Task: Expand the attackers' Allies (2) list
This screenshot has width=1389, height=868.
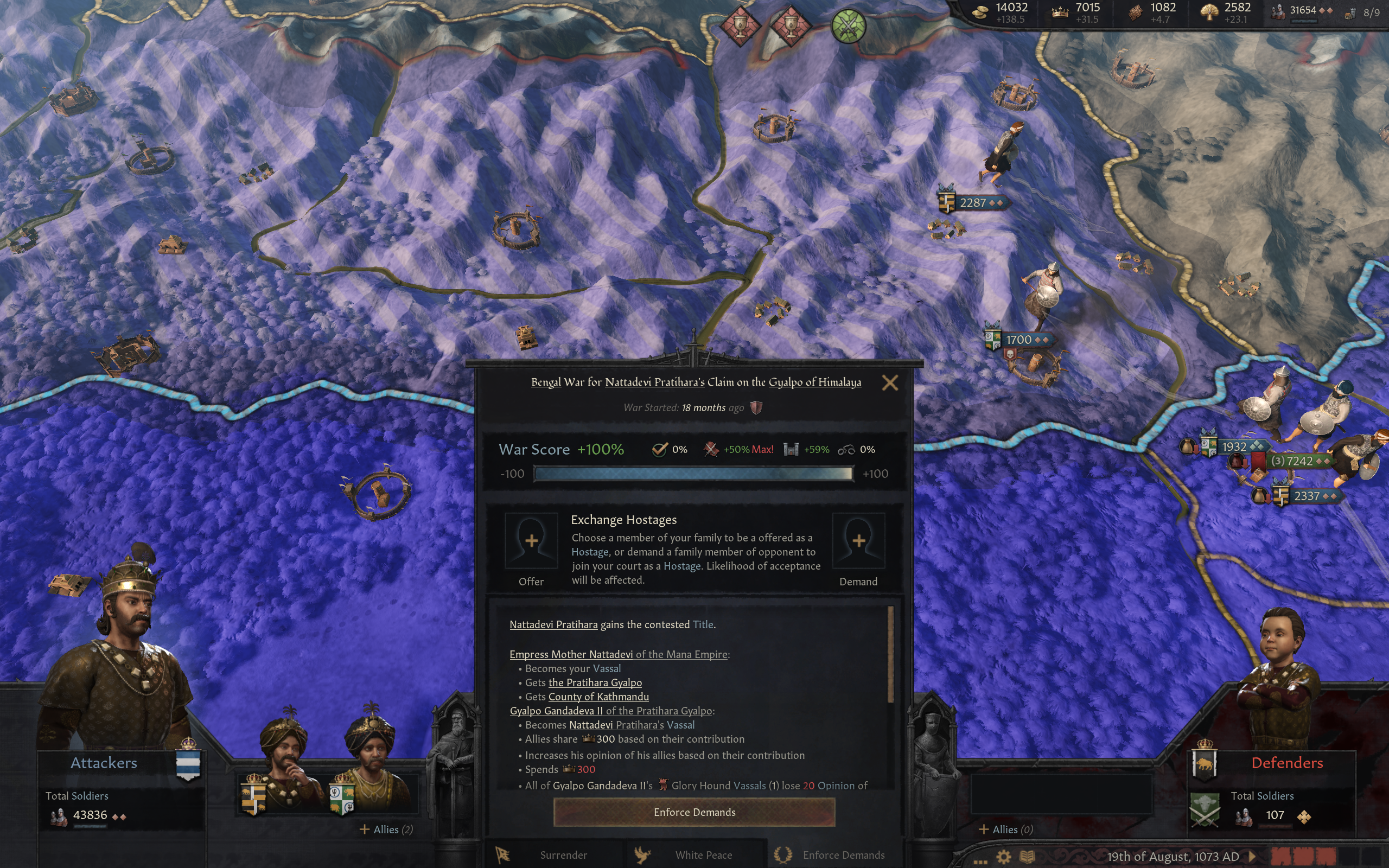Action: click(386, 829)
